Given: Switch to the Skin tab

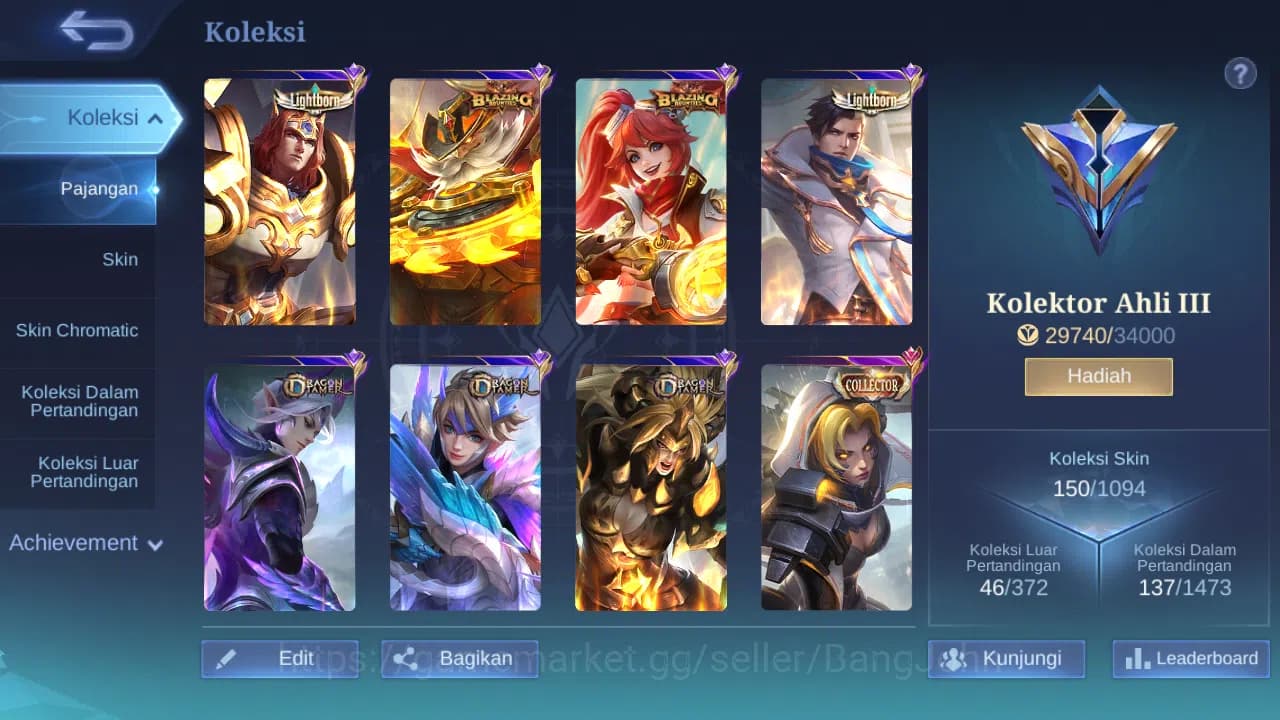Looking at the screenshot, I should [120, 259].
